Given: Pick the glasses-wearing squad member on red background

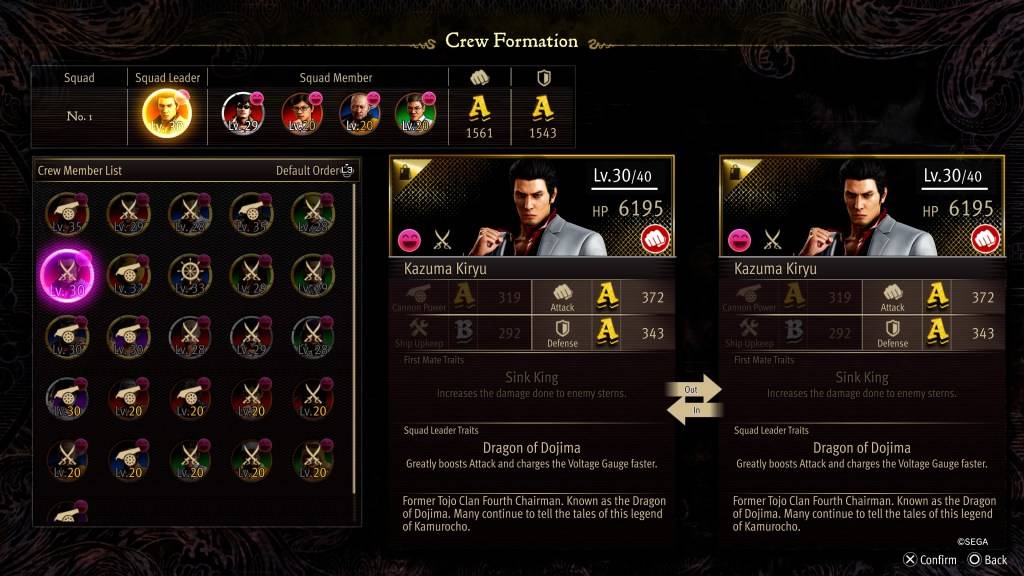Looking at the screenshot, I should tap(301, 113).
